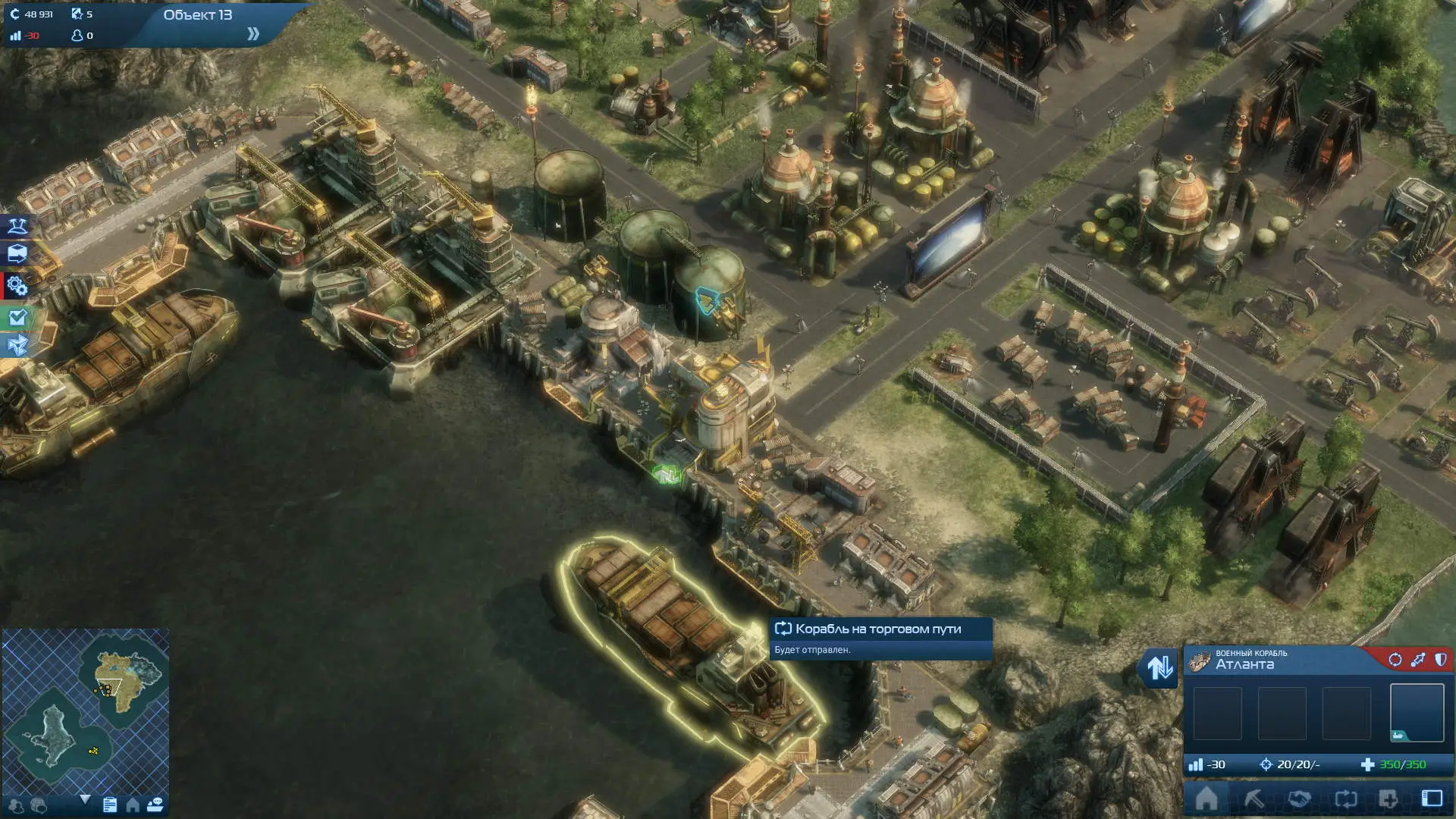
Task: Open the pickaxe demolition tool
Action: point(1253,799)
